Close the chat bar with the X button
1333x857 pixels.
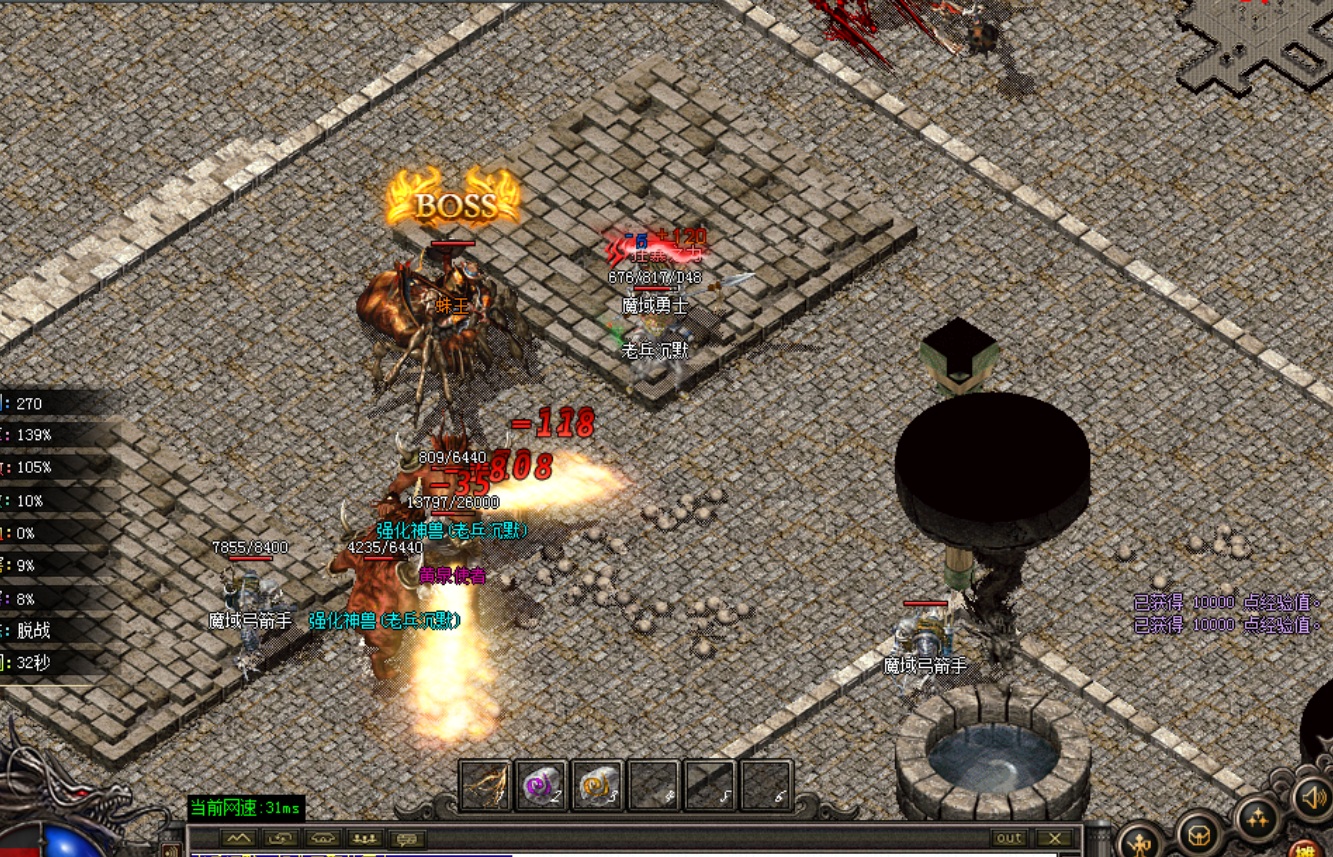point(1054,838)
